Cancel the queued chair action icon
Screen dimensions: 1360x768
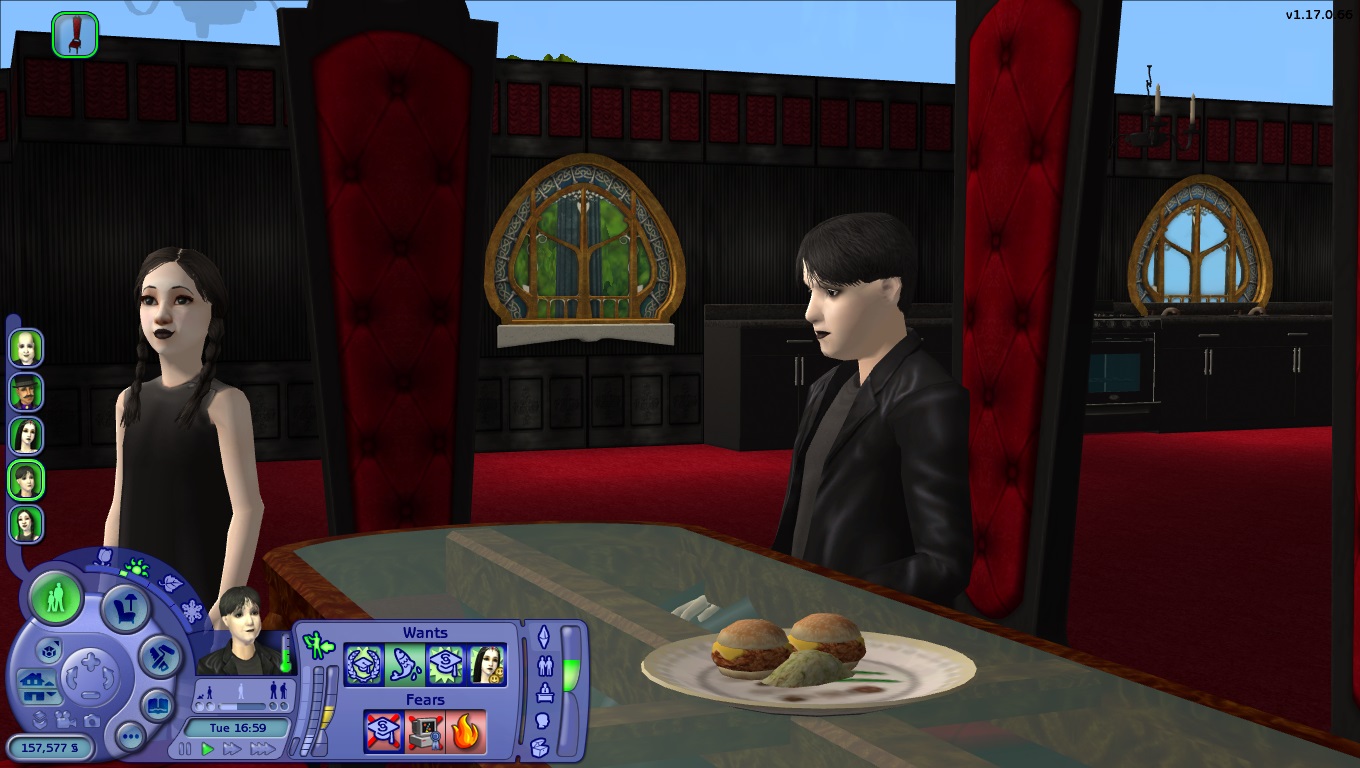pos(75,35)
